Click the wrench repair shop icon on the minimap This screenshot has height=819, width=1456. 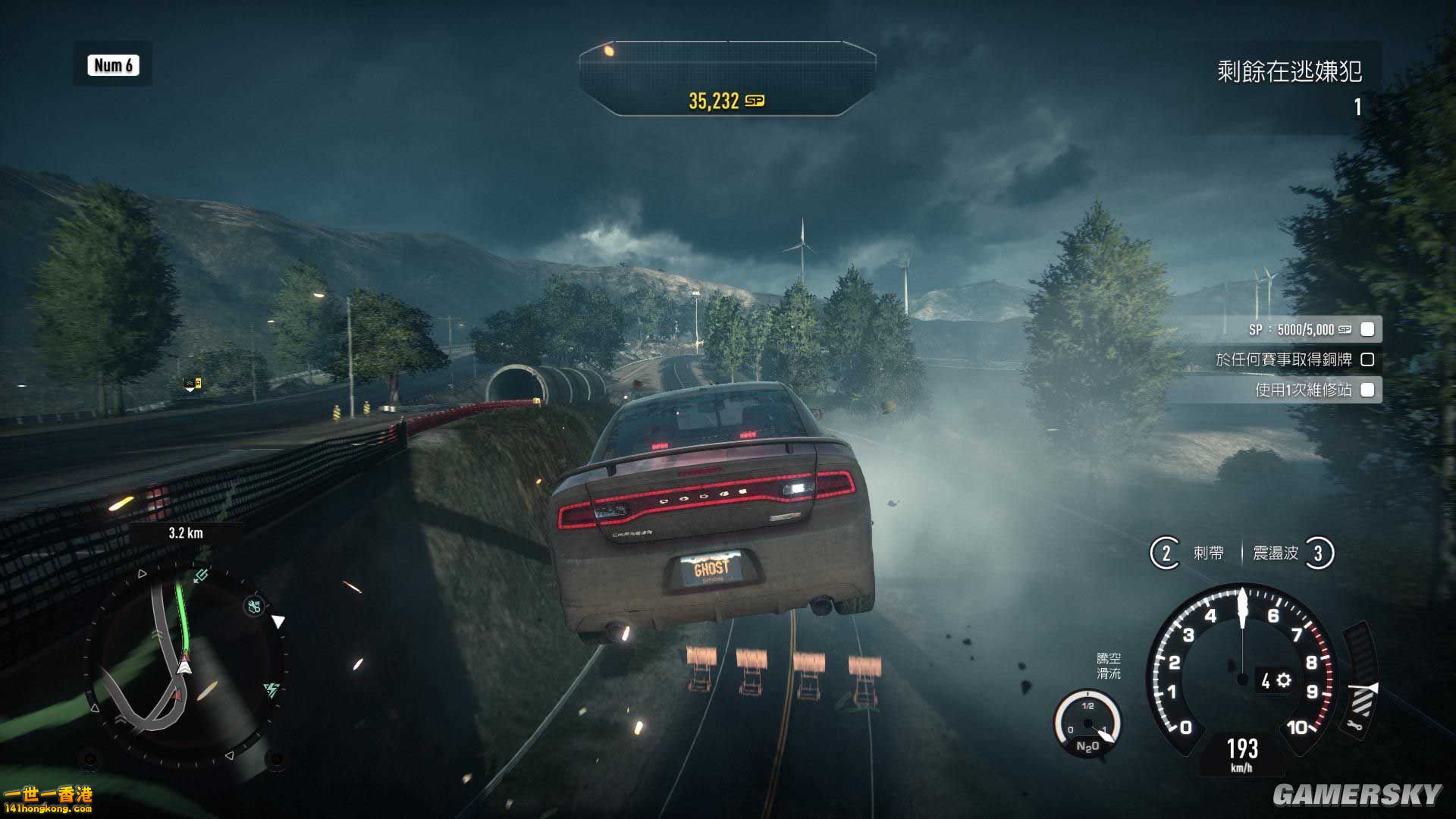pyautogui.click(x=254, y=606)
